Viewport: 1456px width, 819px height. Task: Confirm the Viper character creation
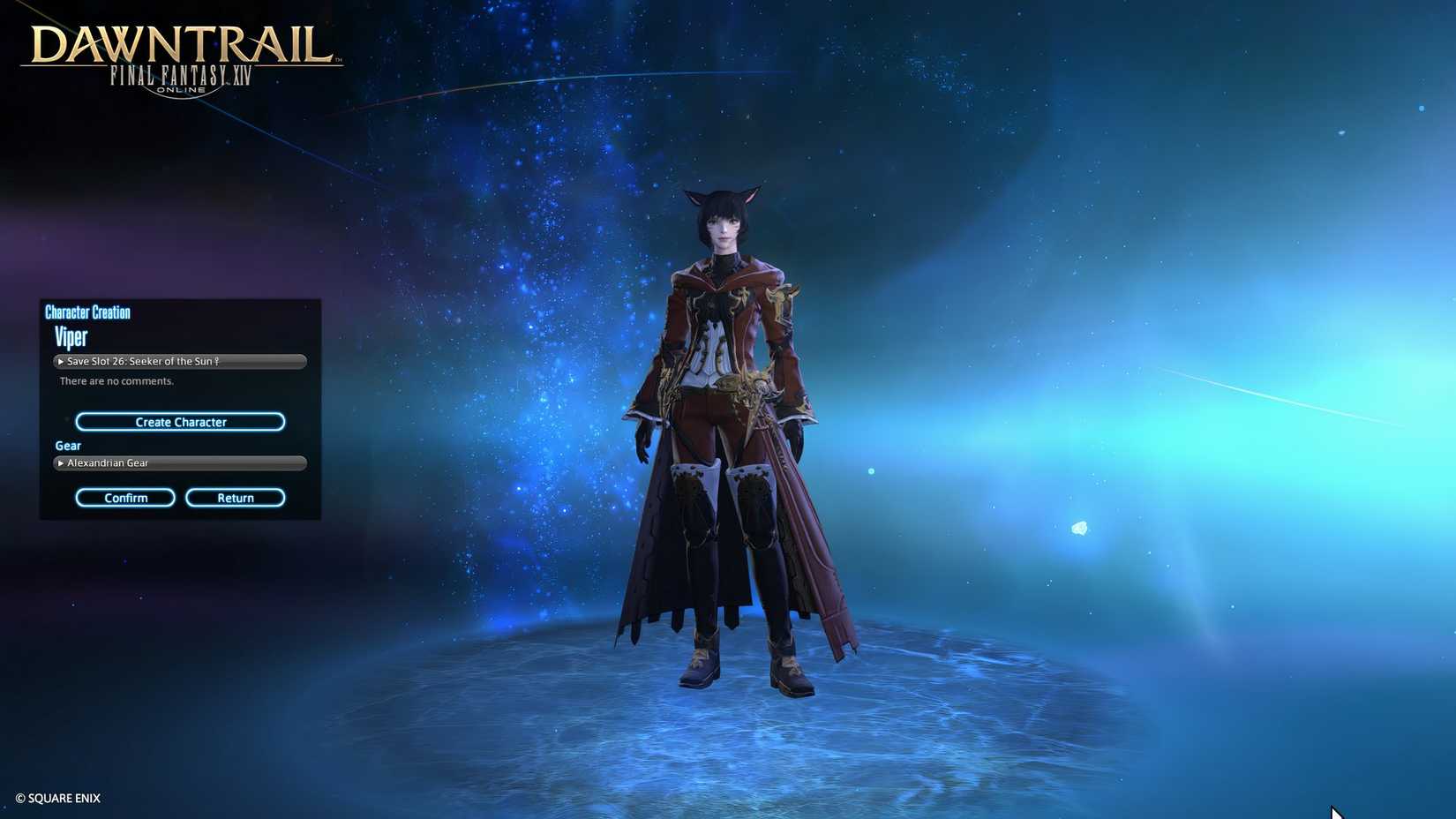[x=124, y=497]
